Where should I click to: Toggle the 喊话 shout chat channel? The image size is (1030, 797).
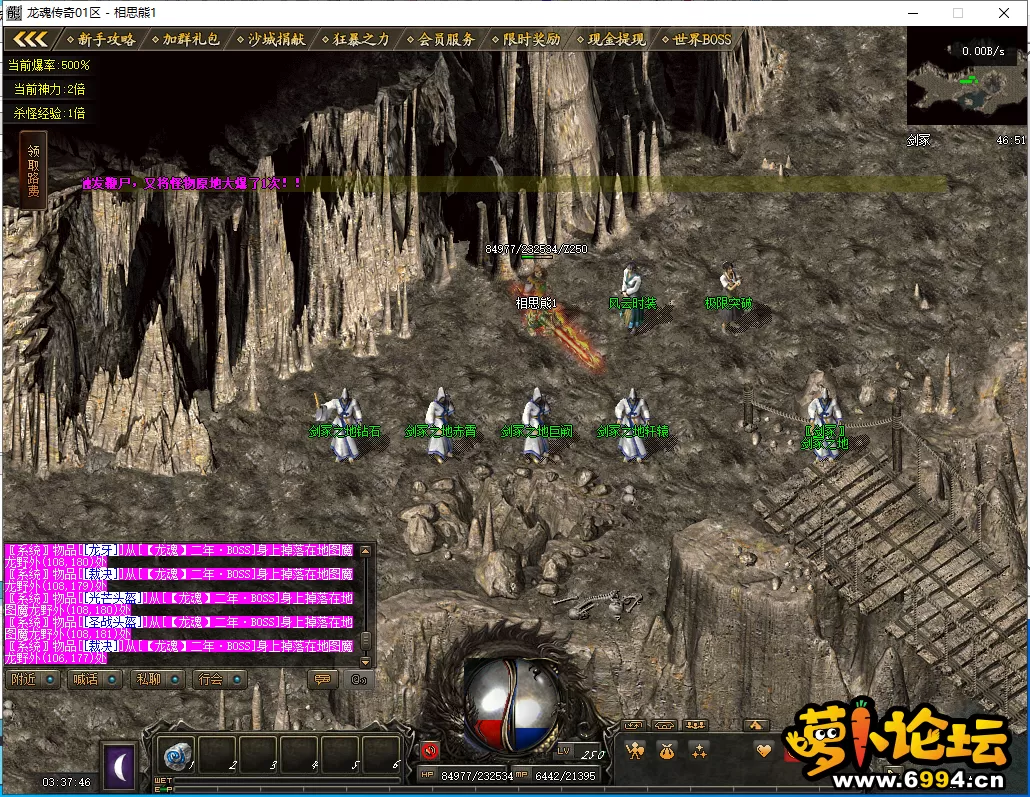click(94, 679)
